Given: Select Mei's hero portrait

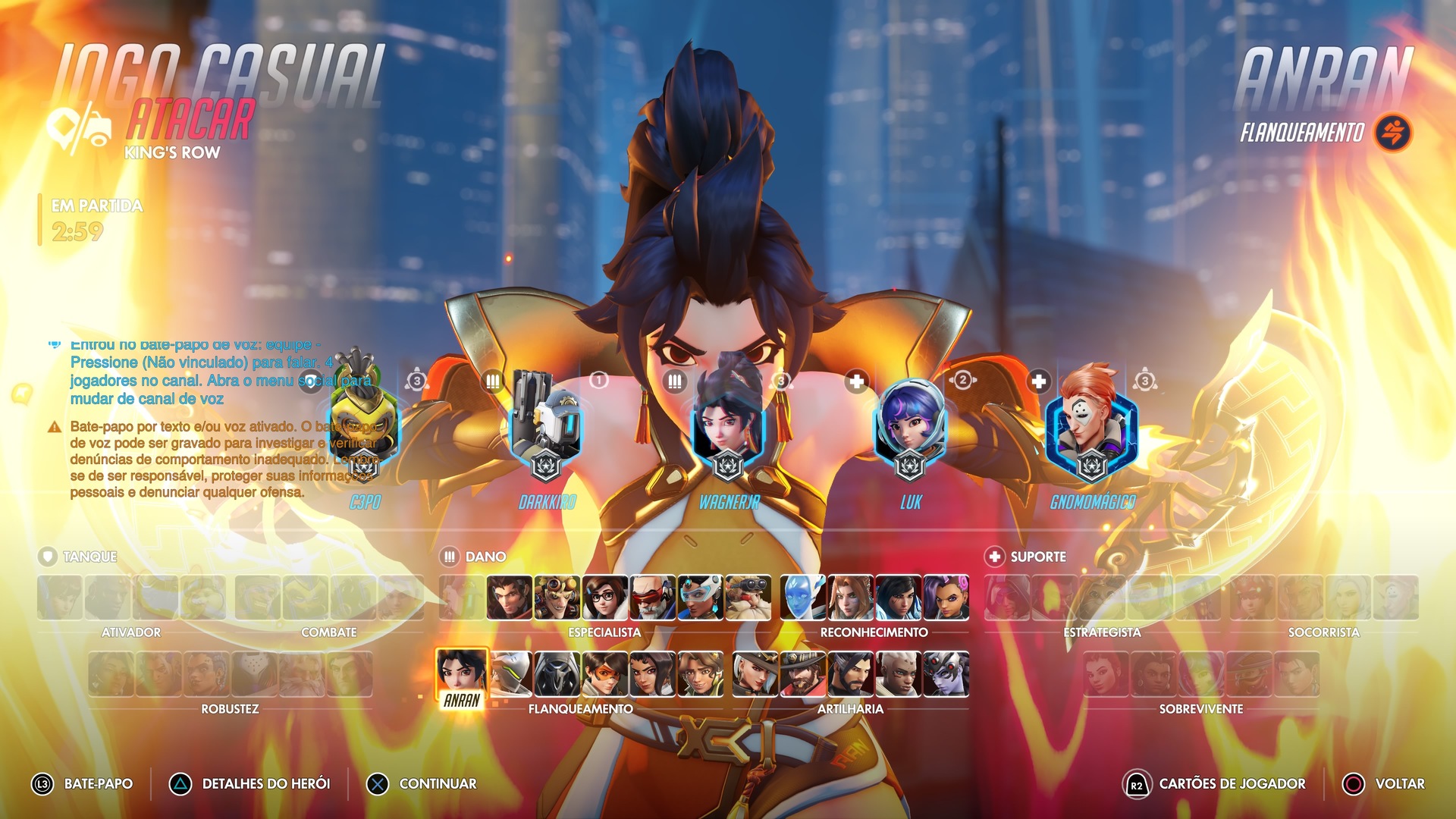Looking at the screenshot, I should coord(605,597).
